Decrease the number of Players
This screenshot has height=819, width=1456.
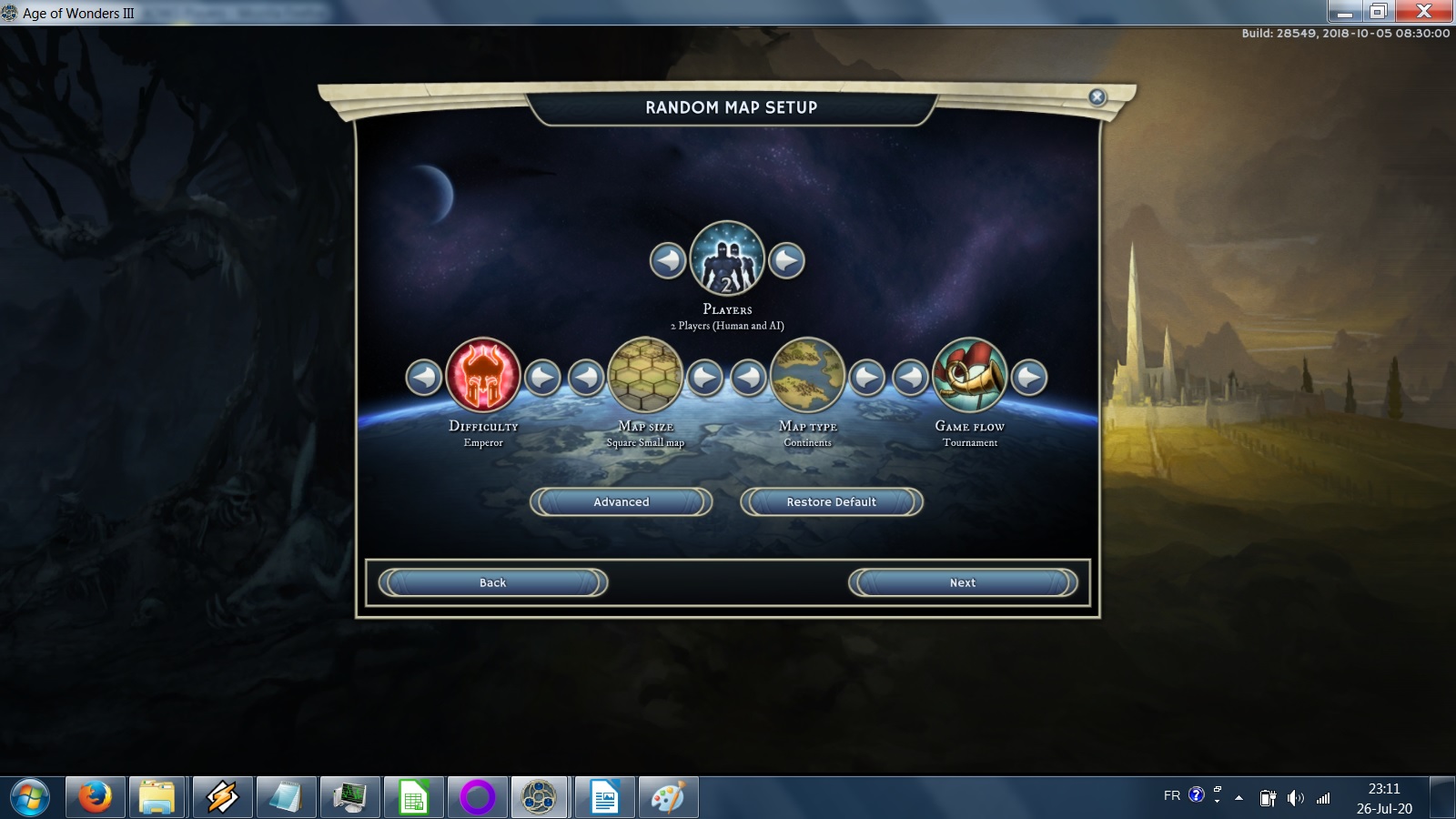668,261
